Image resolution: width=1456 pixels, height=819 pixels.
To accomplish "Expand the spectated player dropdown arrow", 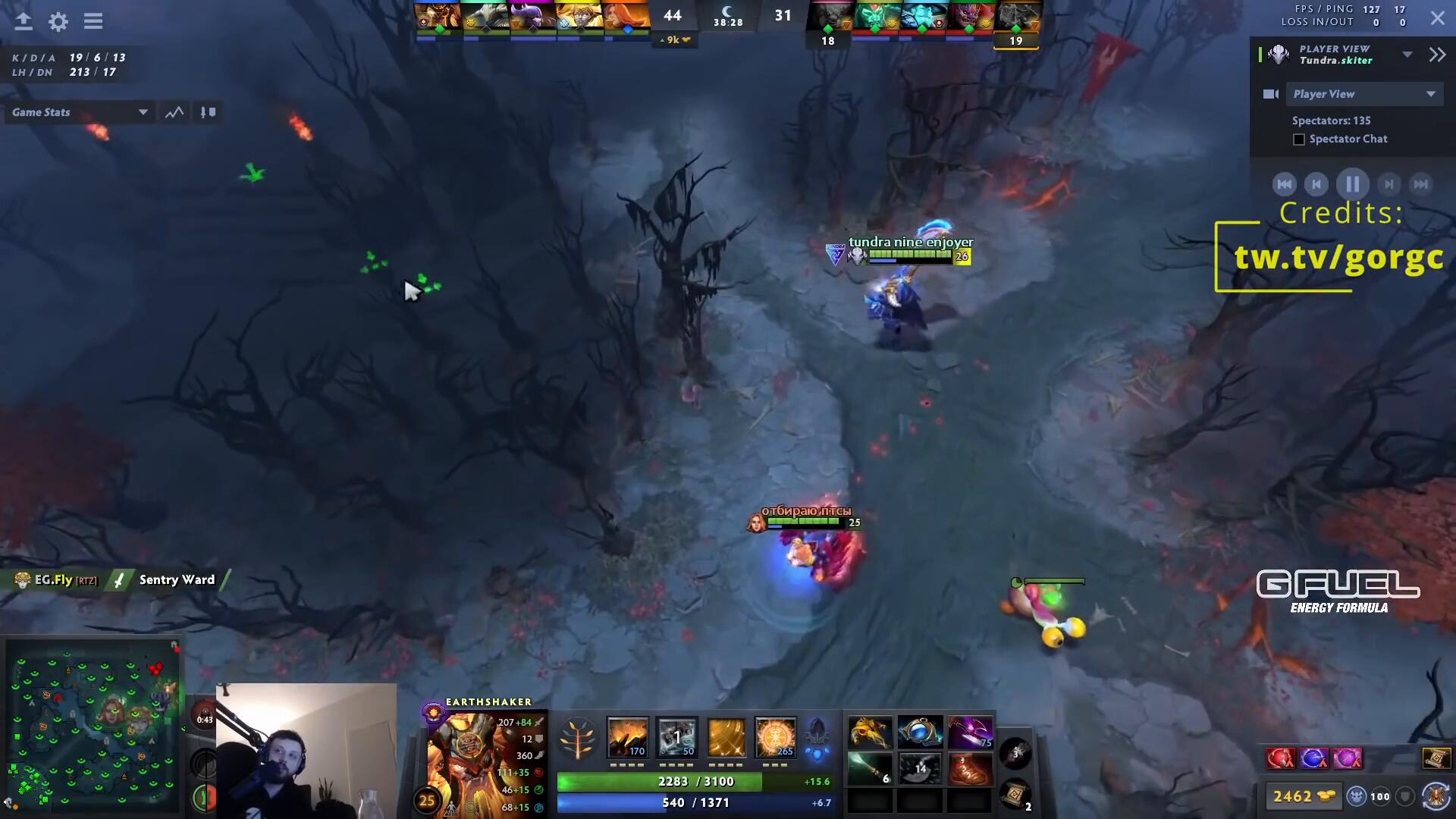I will [x=1407, y=55].
